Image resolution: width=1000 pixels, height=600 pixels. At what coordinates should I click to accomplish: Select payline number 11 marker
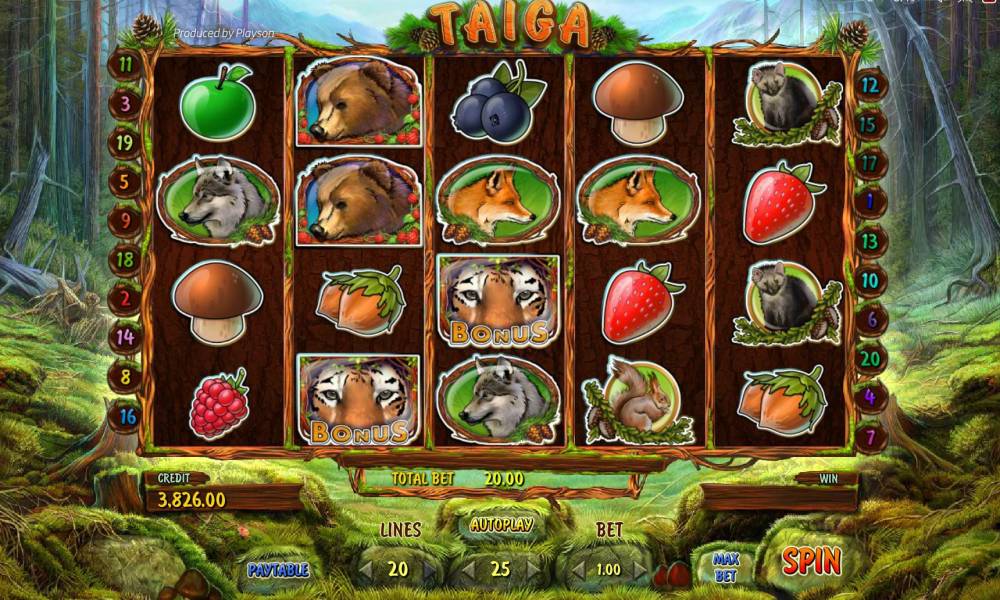point(125,64)
